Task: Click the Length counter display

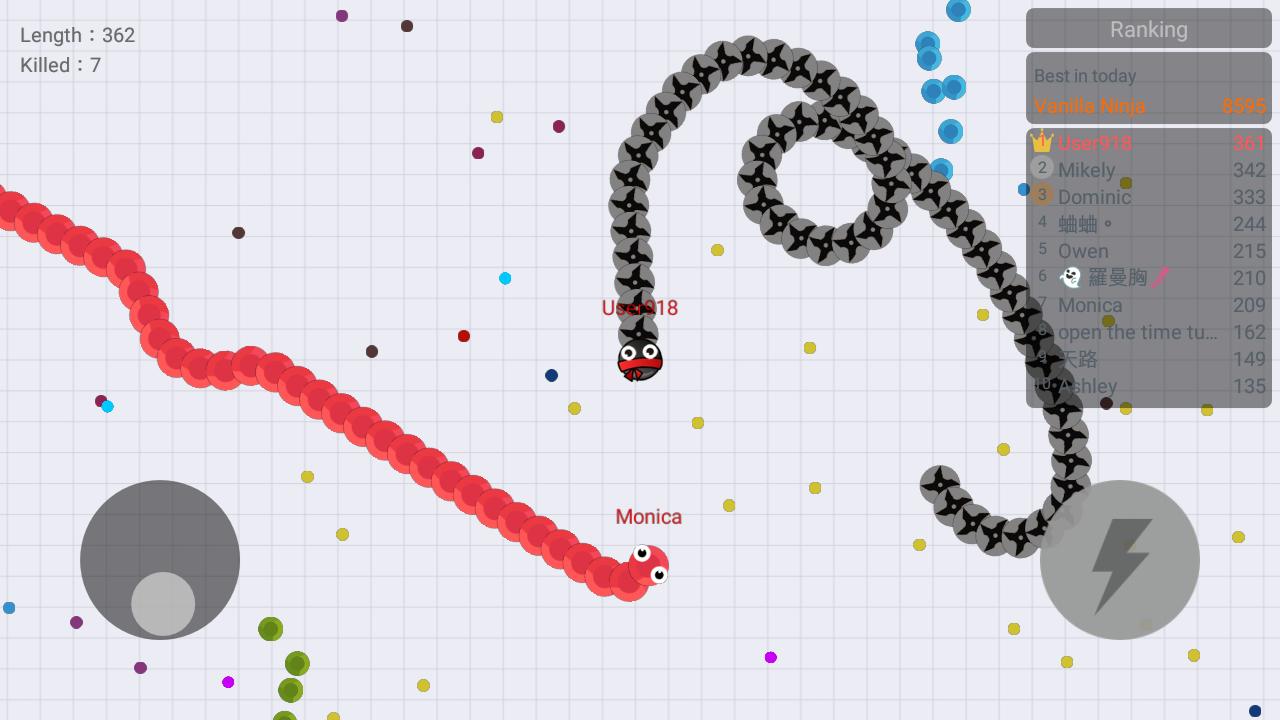Action: pyautogui.click(x=78, y=35)
